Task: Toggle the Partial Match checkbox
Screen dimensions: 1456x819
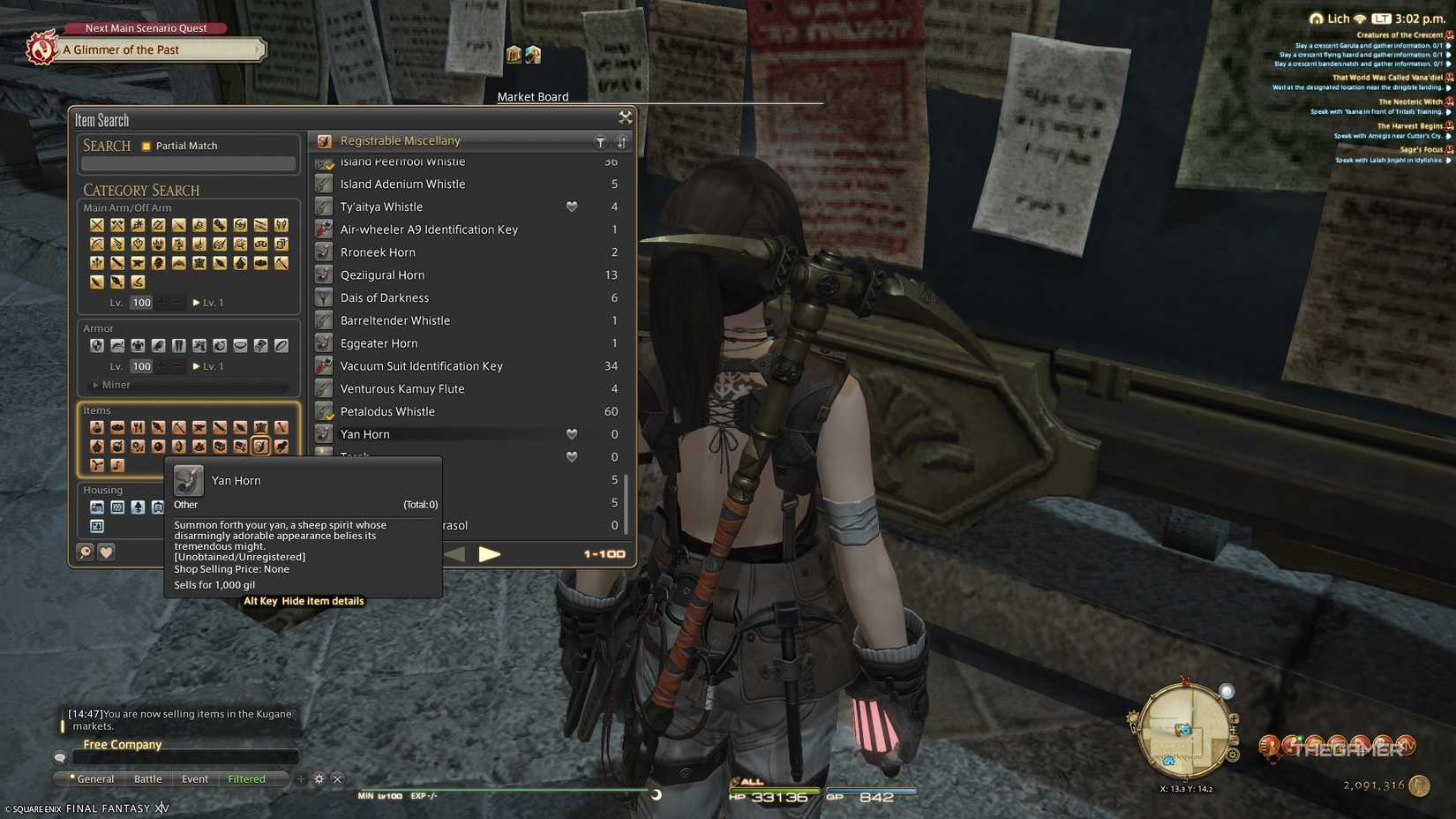Action: pos(146,146)
